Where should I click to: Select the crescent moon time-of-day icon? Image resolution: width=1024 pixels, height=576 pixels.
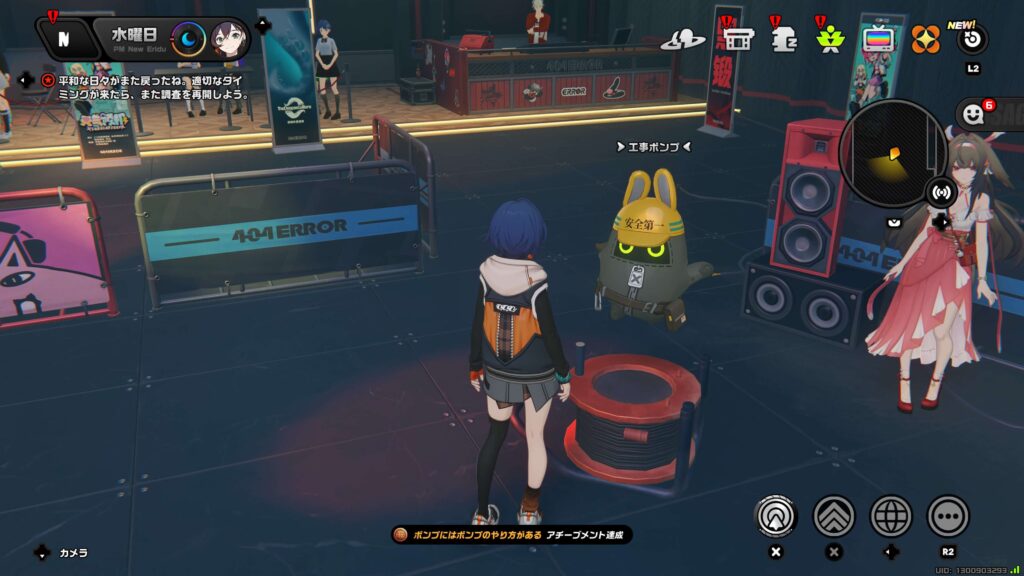coord(189,40)
